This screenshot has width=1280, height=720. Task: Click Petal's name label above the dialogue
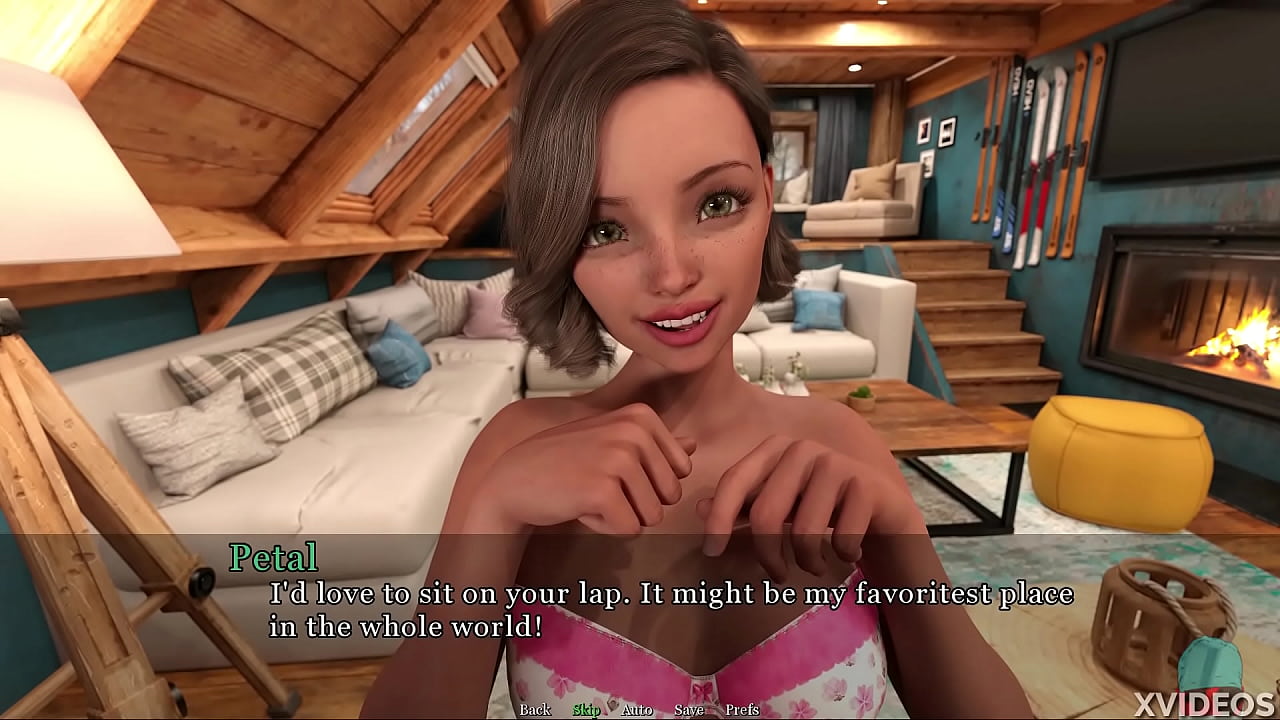tap(272, 557)
